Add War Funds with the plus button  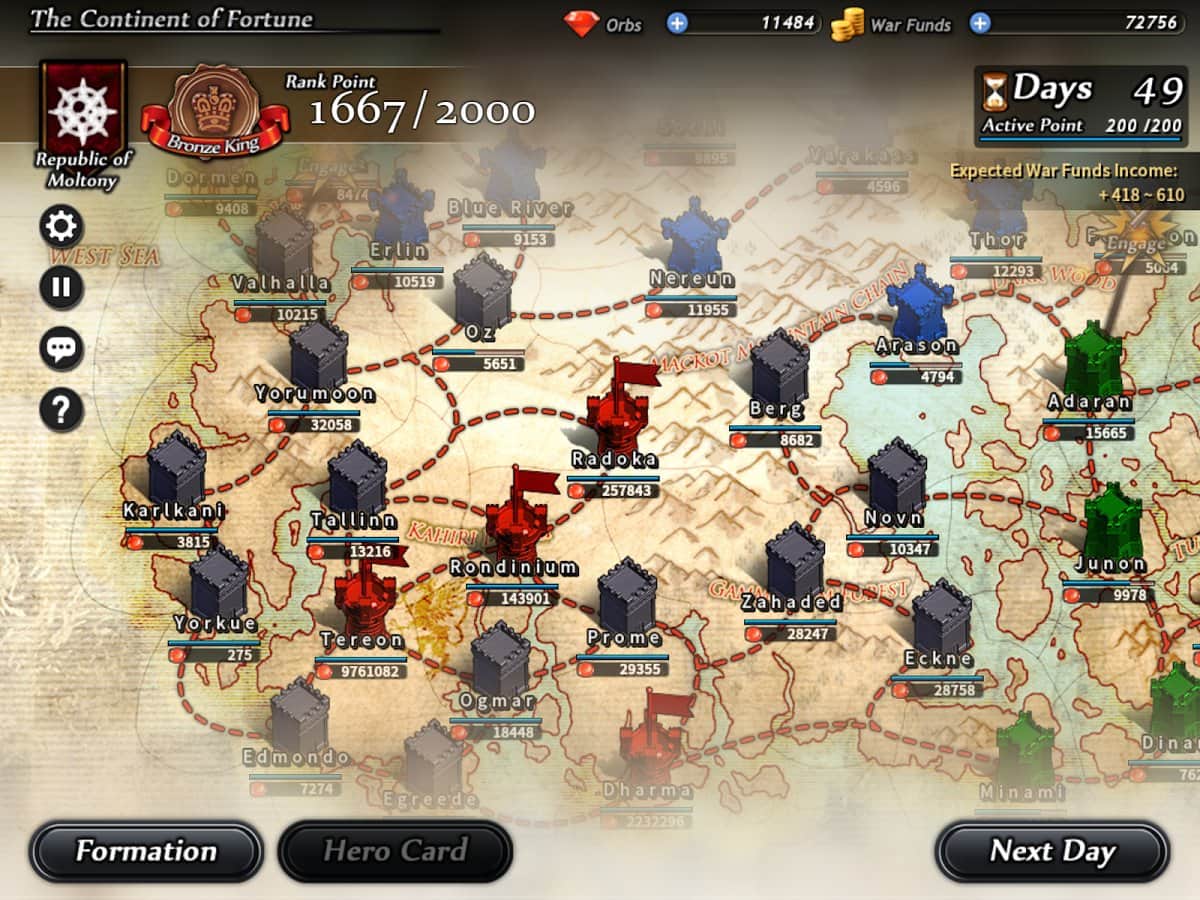[980, 23]
